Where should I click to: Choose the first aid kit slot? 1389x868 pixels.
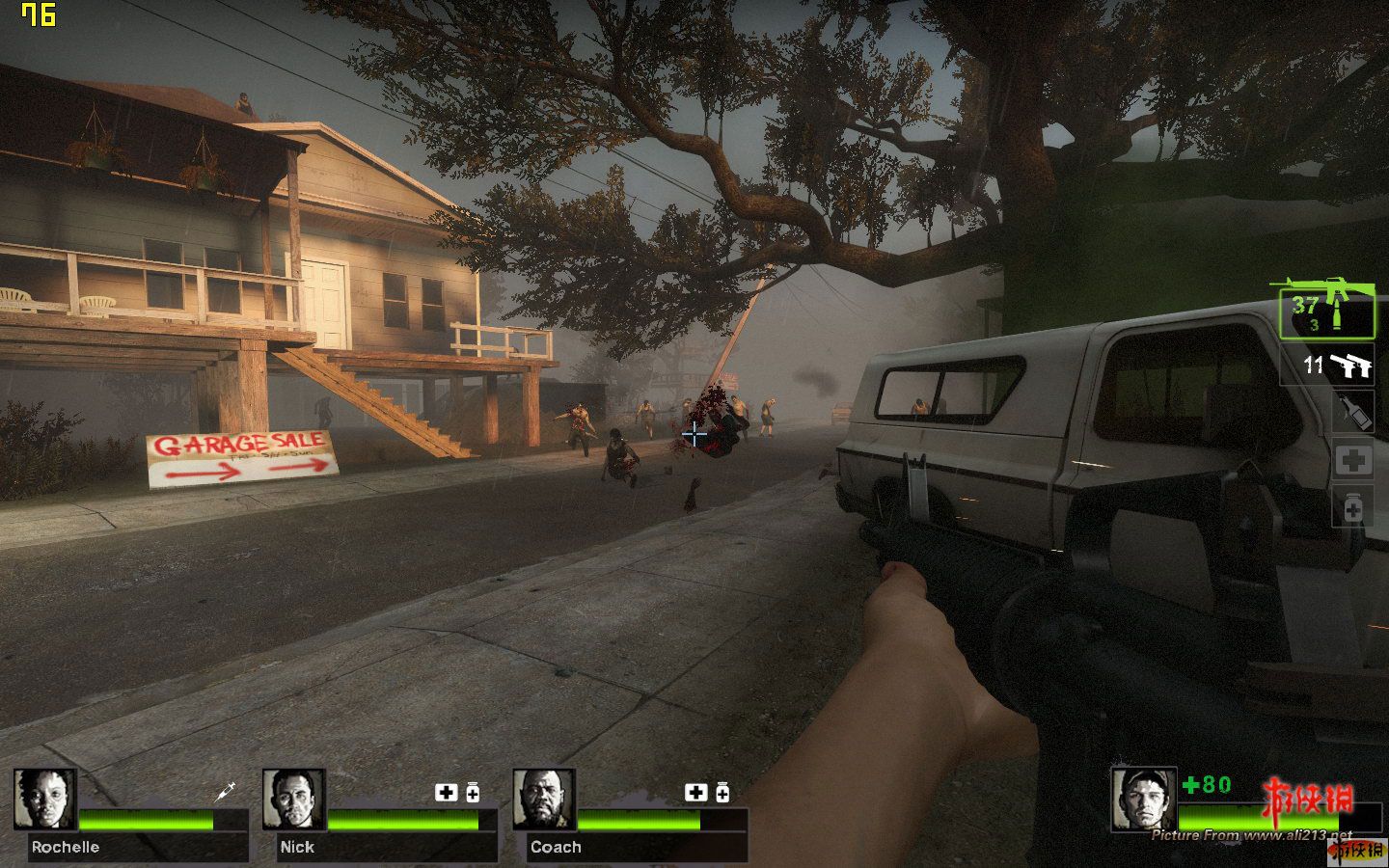coord(1352,460)
